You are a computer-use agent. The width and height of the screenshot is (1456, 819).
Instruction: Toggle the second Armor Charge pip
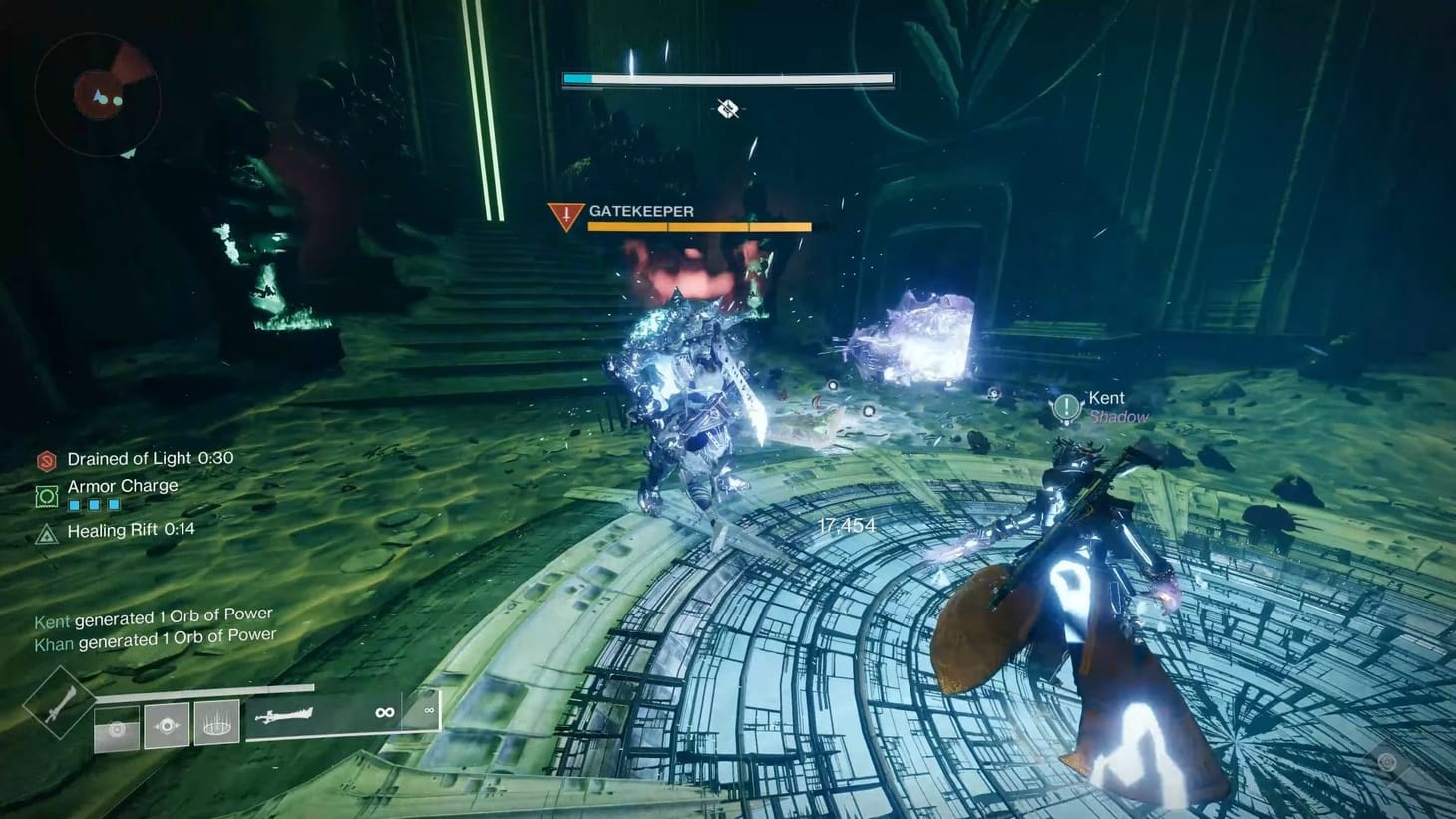click(x=93, y=504)
